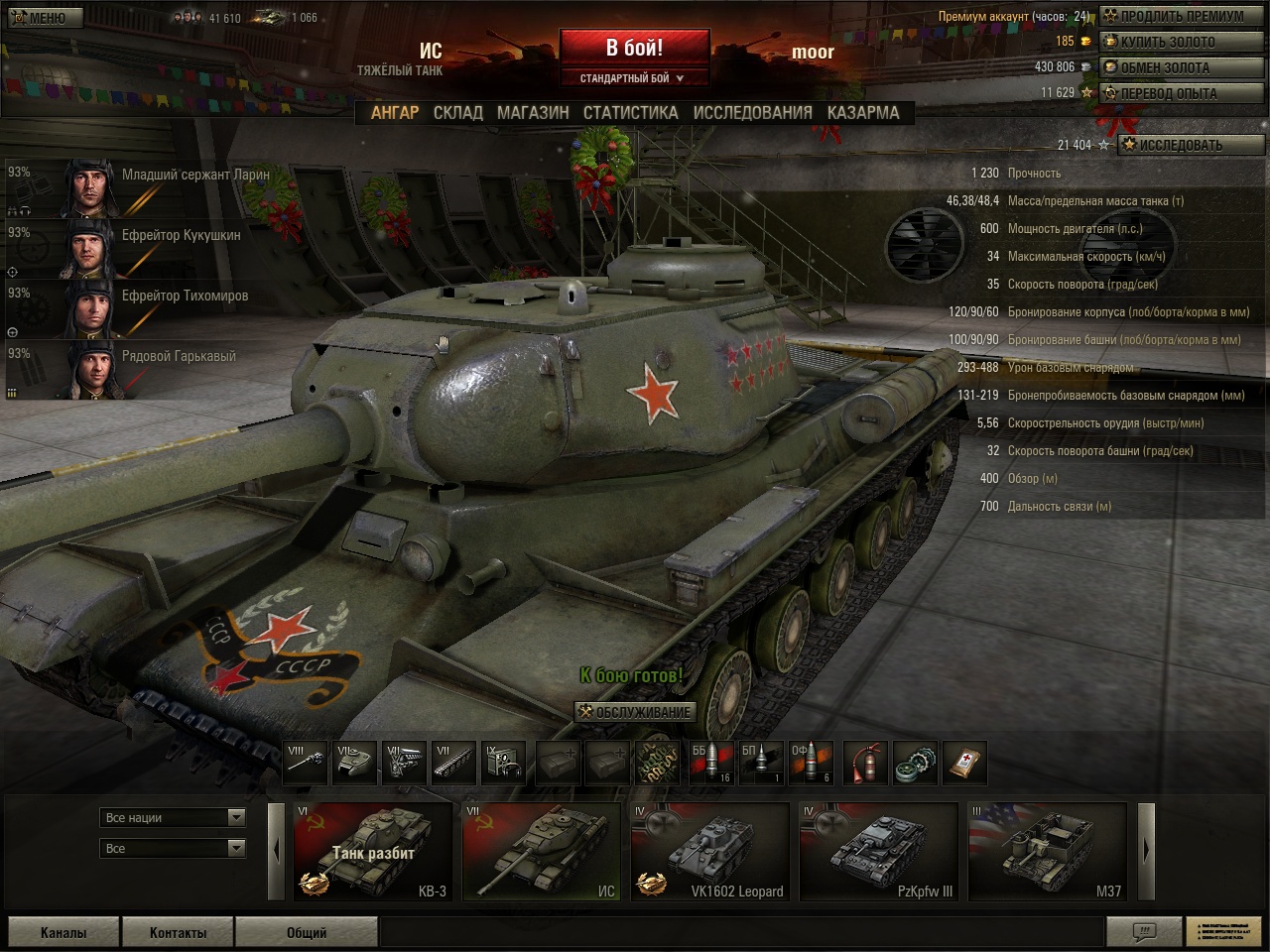Select the КВ-3 tank in carousel
This screenshot has width=1270, height=952.
point(373,851)
